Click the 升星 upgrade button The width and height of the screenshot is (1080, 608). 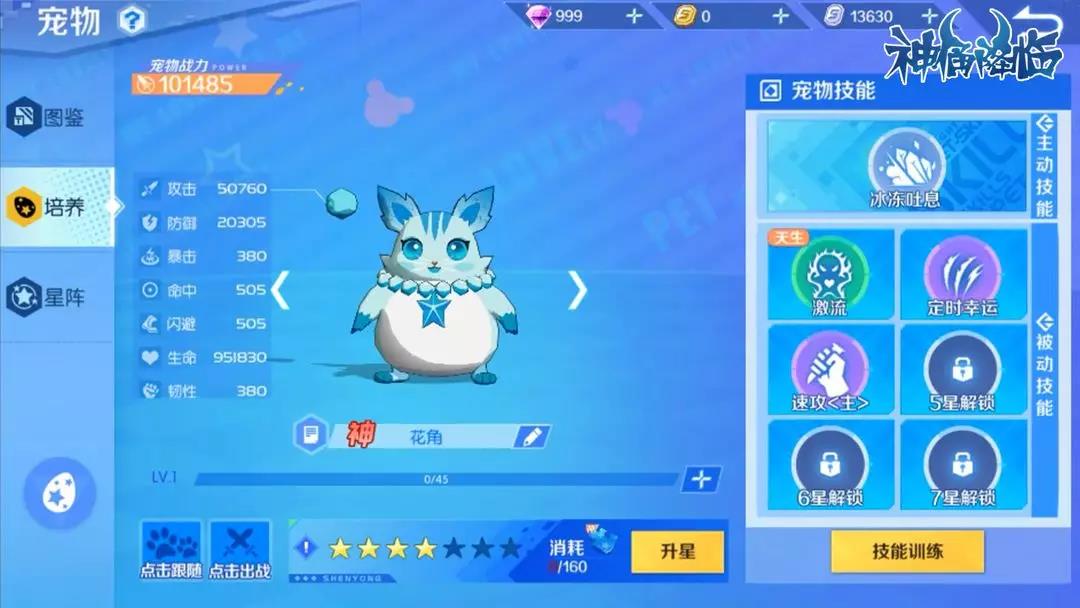click(677, 552)
